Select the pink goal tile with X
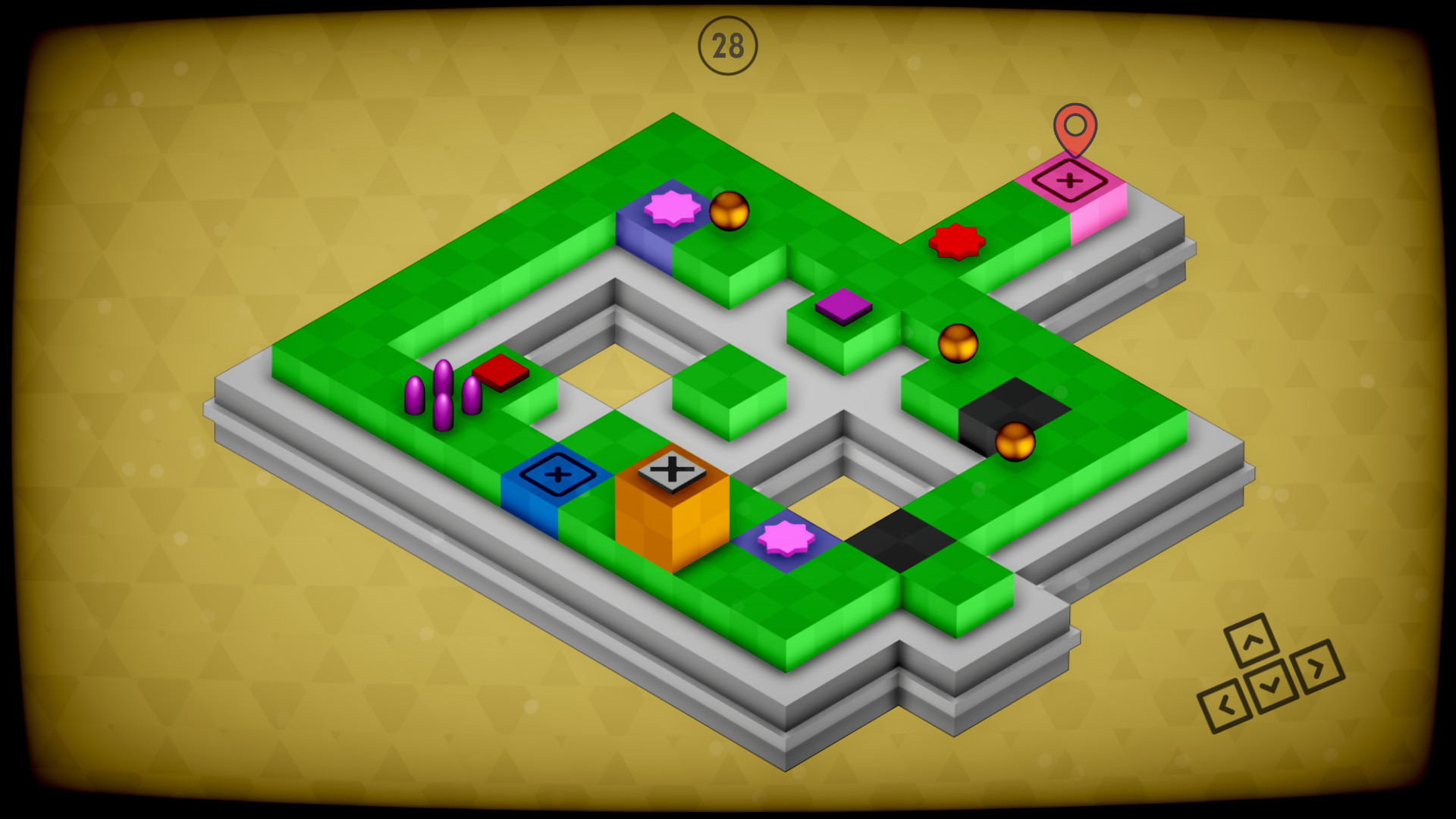The height and width of the screenshot is (819, 1456). (x=1069, y=183)
